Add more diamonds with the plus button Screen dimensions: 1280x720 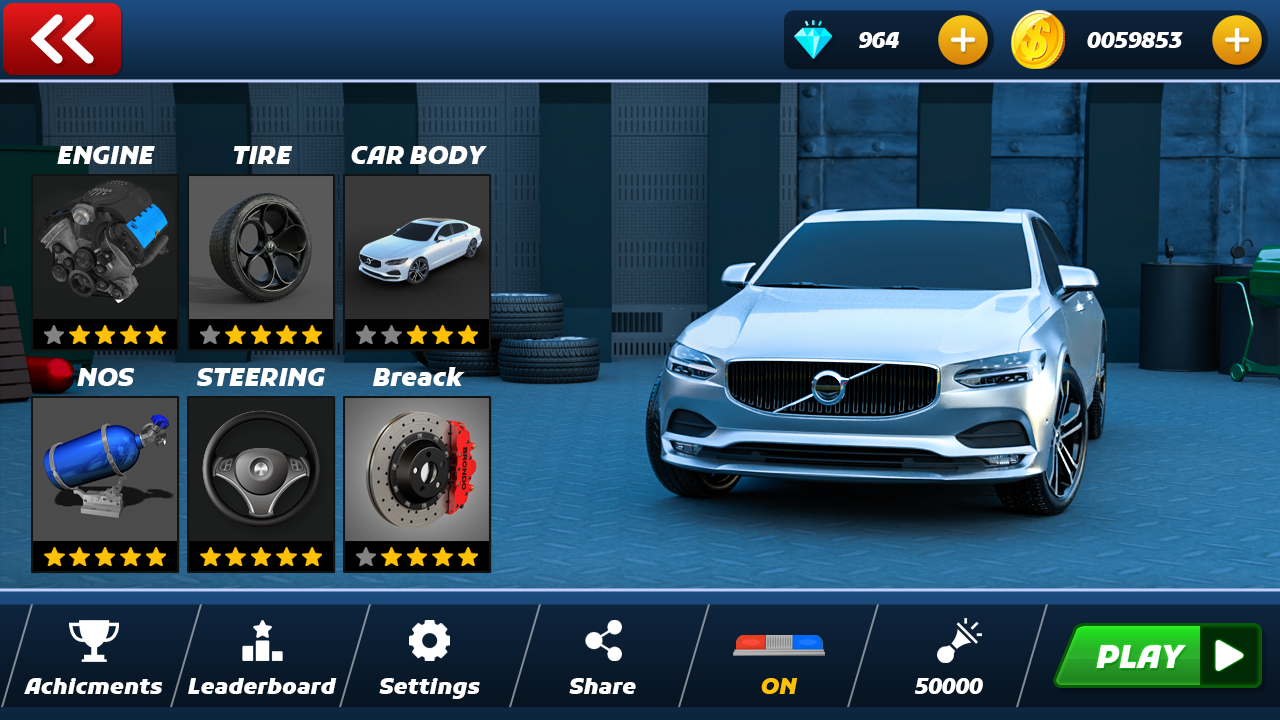(962, 40)
